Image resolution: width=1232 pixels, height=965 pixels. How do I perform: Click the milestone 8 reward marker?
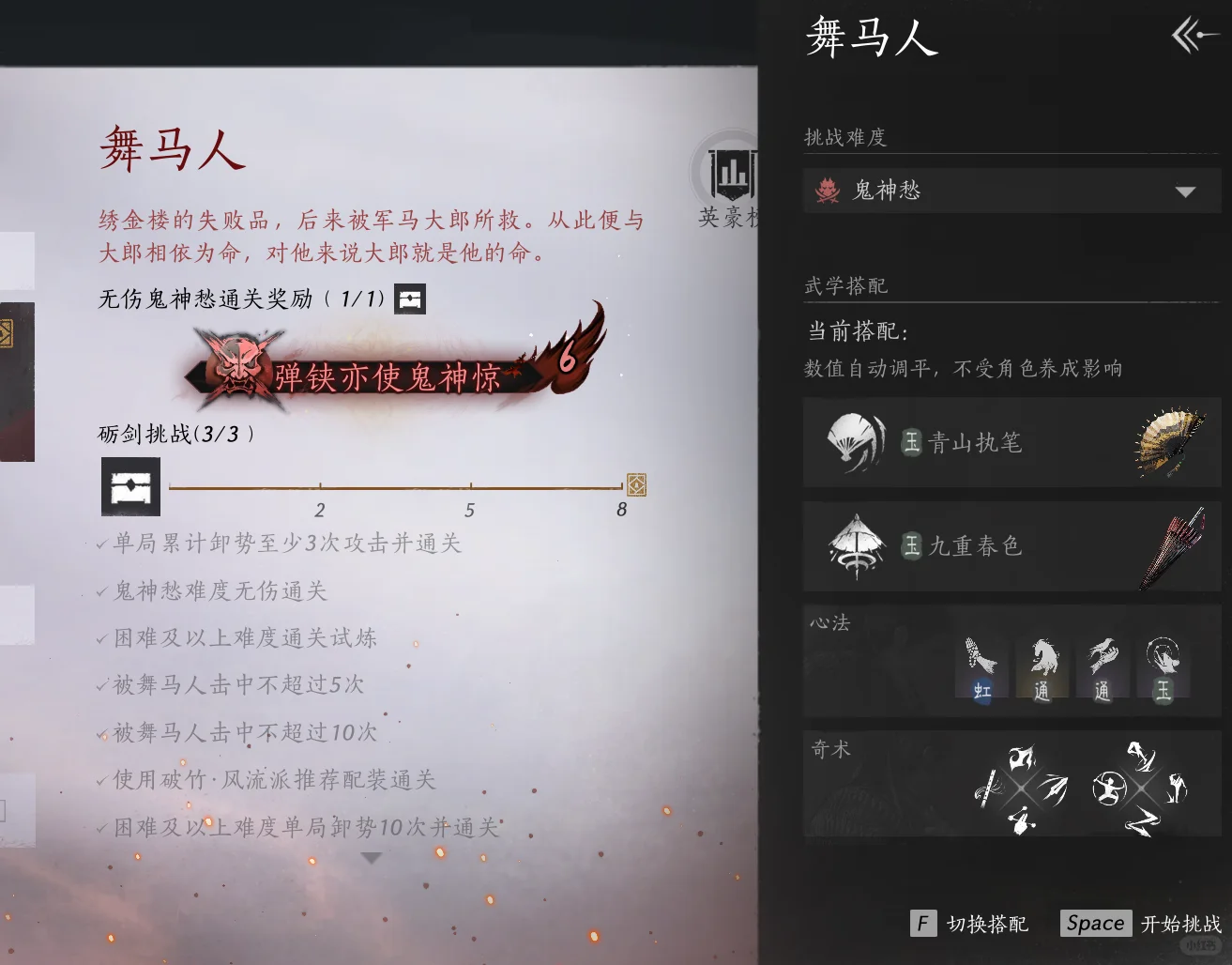pos(636,484)
